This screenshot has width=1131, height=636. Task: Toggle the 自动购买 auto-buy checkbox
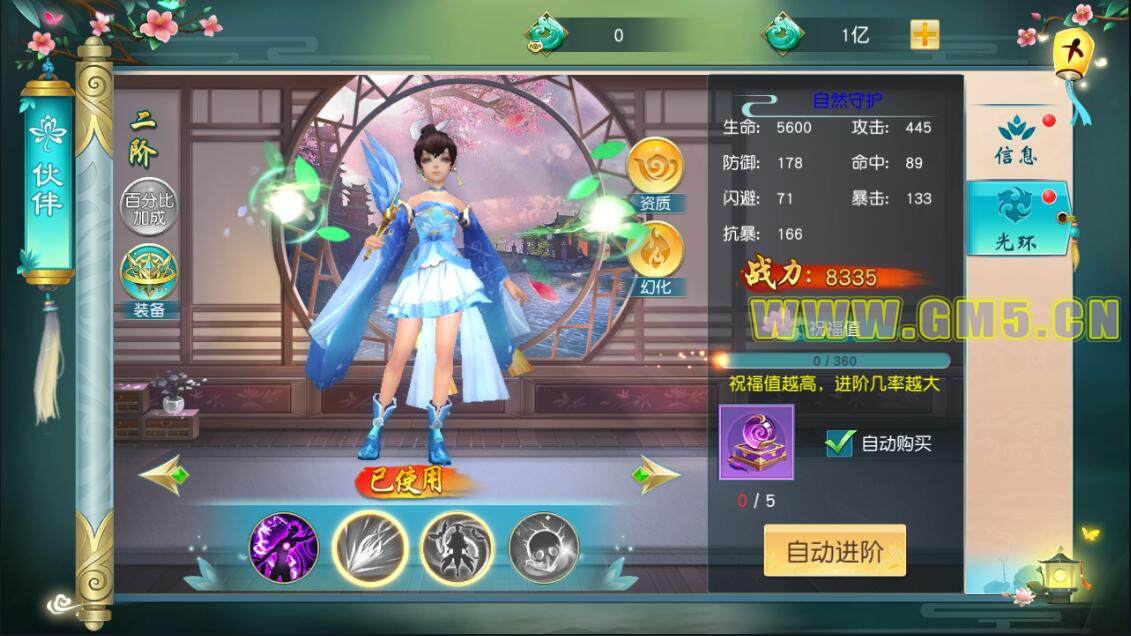(x=839, y=442)
